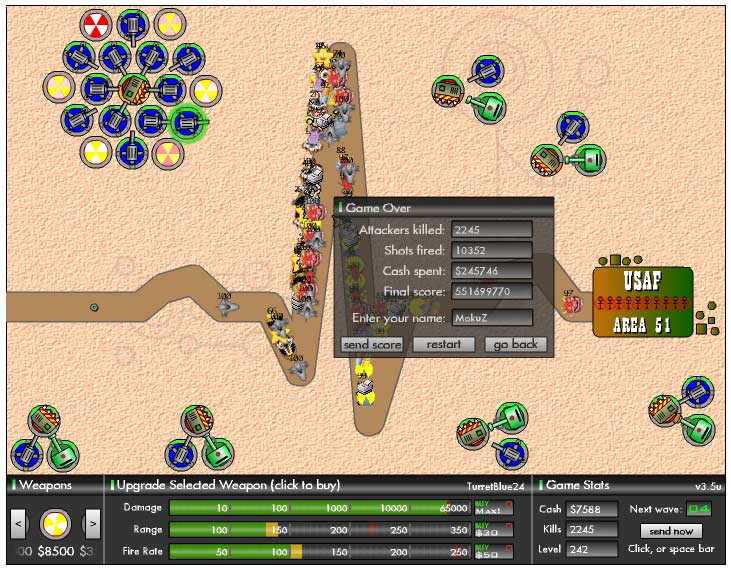Click the Range upgrade bar
This screenshot has width=731, height=574.
320,530
